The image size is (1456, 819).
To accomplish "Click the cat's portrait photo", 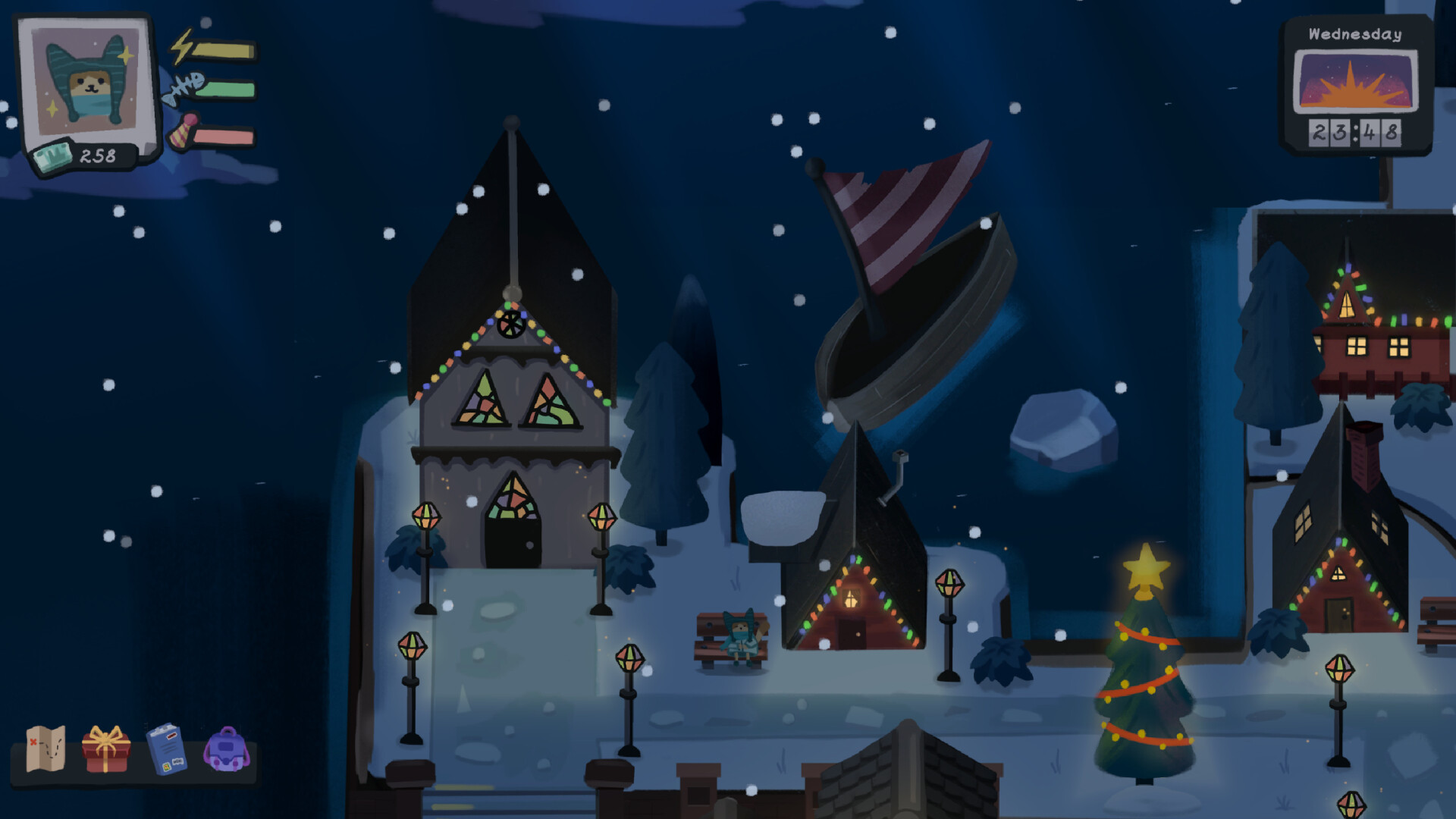I will pyautogui.click(x=86, y=80).
